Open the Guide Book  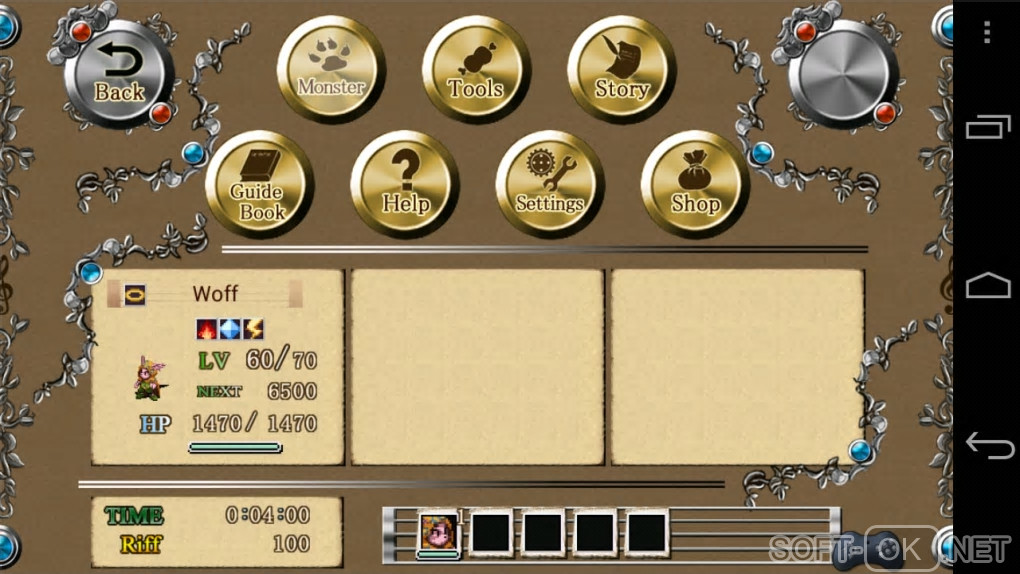260,185
